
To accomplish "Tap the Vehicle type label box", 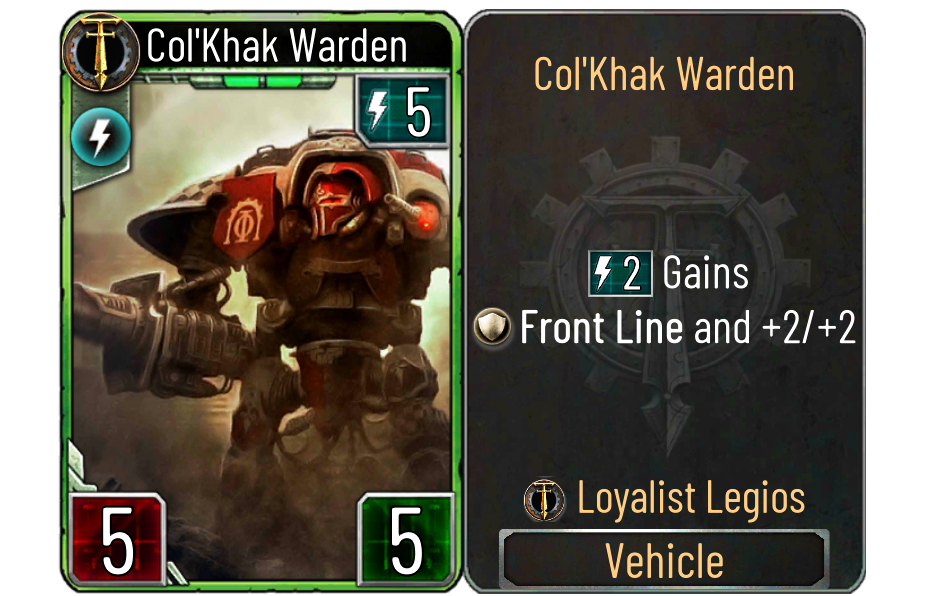I will [664, 561].
